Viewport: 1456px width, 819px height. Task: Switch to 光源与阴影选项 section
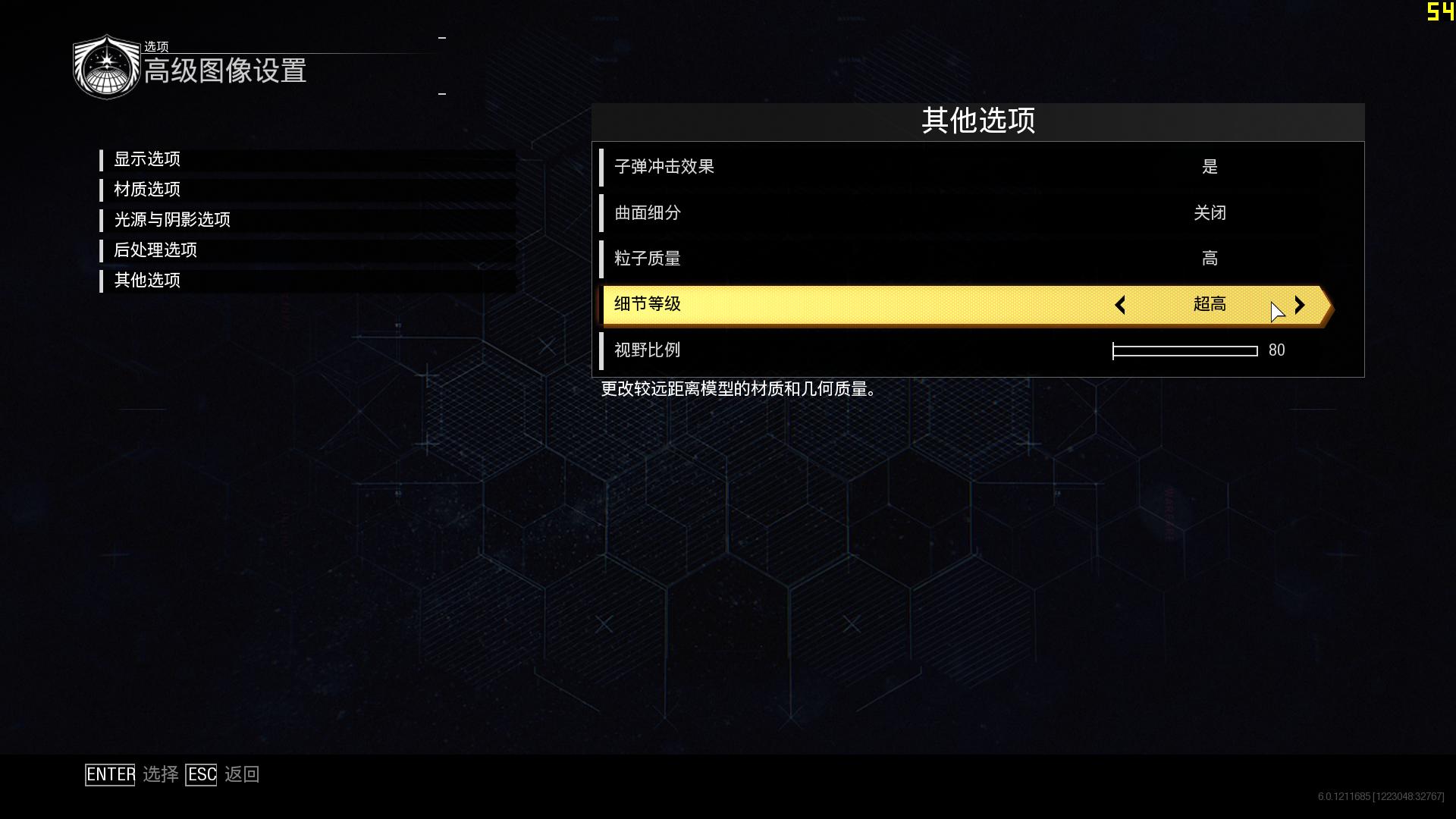pos(173,220)
